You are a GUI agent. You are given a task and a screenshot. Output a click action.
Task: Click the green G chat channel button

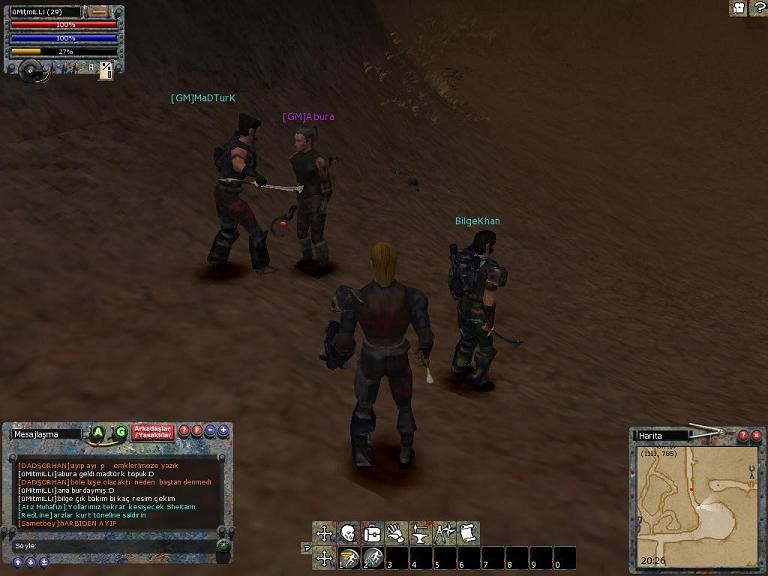[x=120, y=433]
